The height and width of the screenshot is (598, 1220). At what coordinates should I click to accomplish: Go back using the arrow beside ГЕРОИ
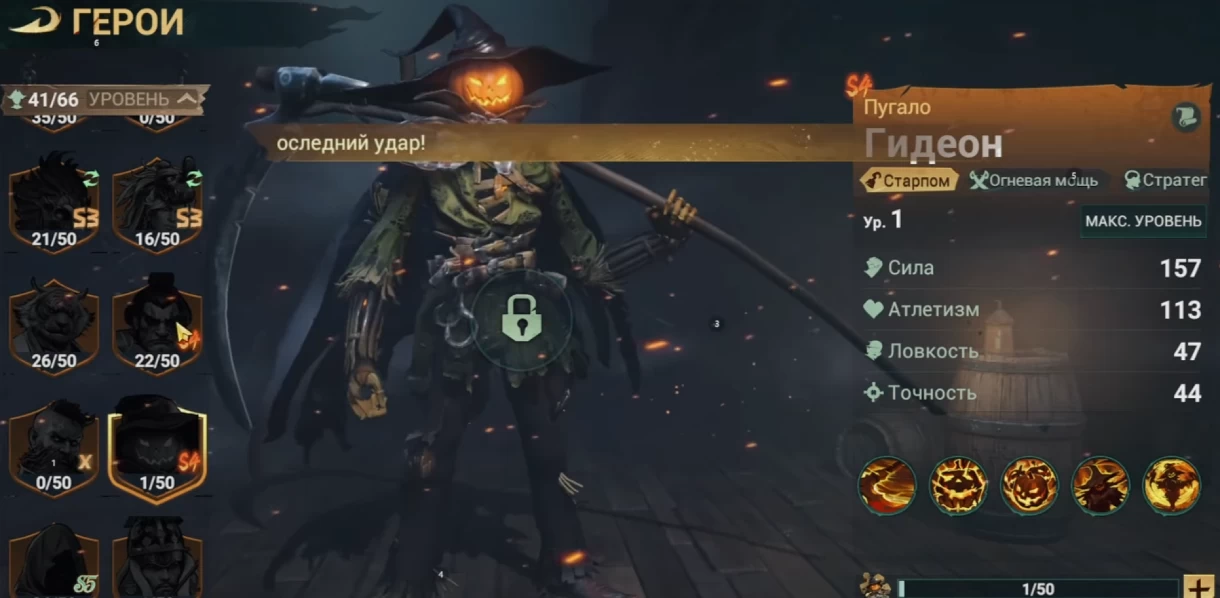tap(33, 22)
